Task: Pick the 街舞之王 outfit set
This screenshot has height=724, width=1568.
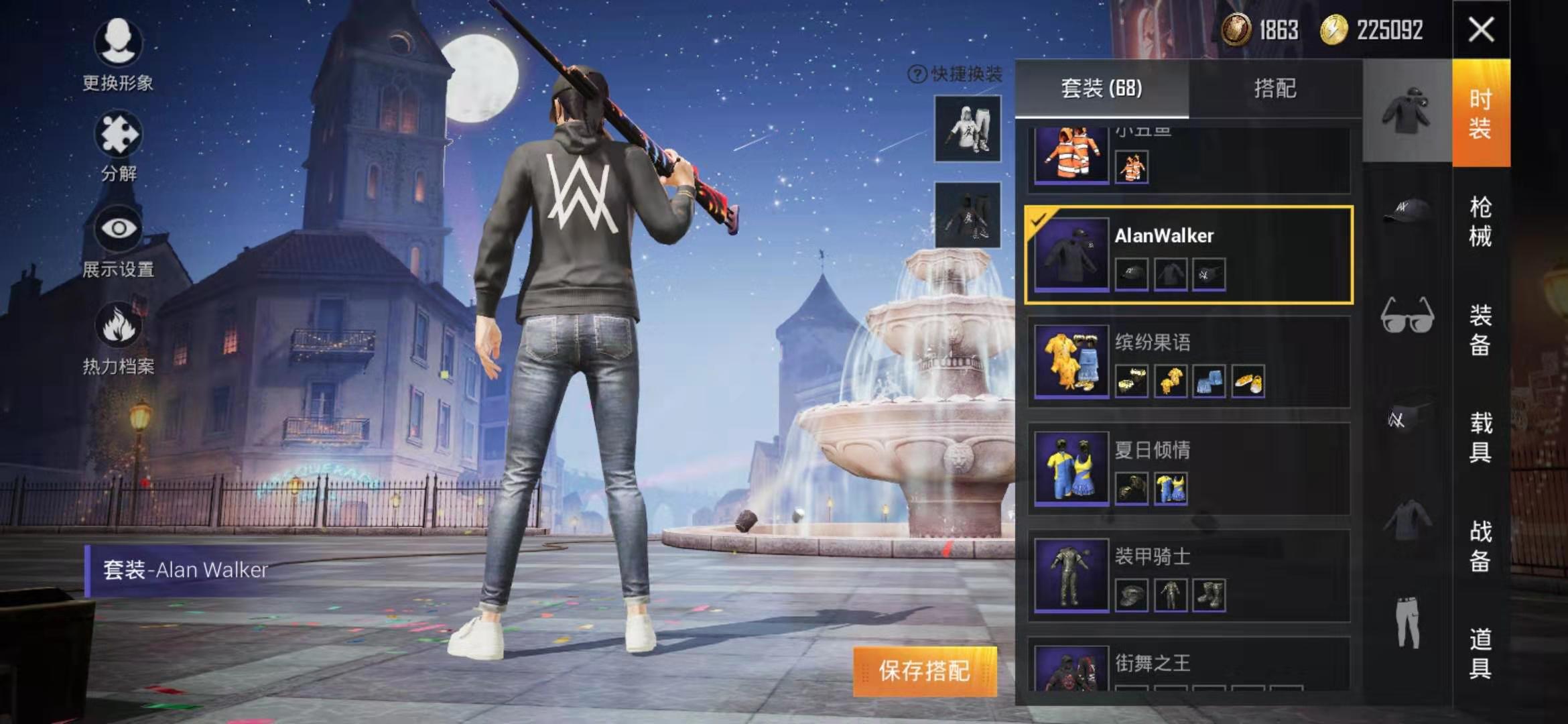Action: (x=1189, y=666)
